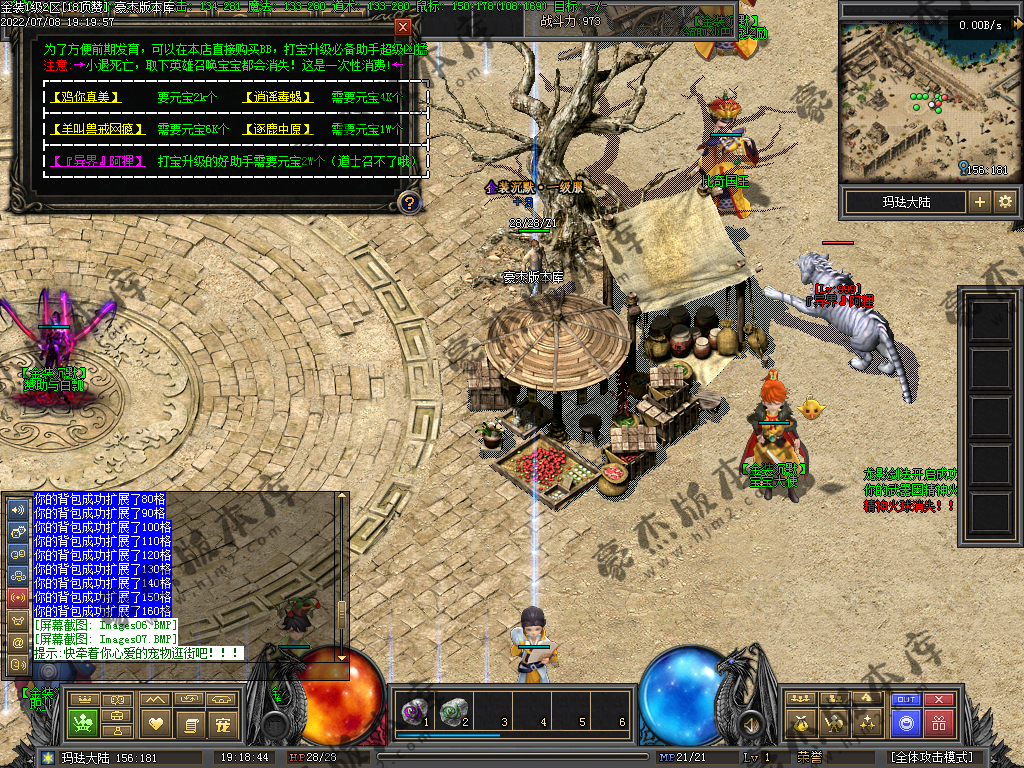The image size is (1024, 768).
Task: Close the pet shop dialog window
Action: [403, 27]
